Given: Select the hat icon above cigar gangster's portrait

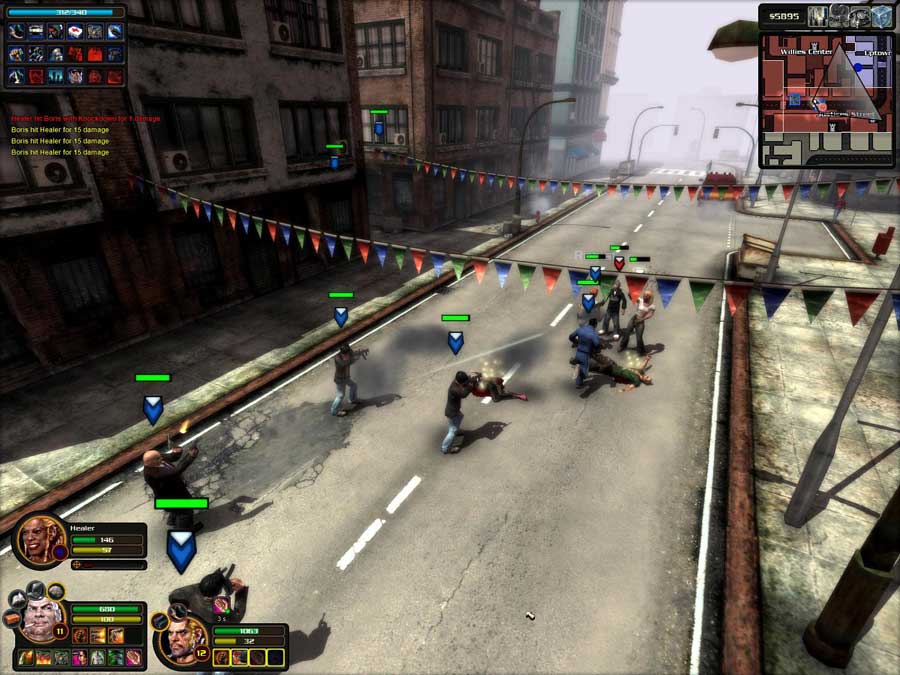Looking at the screenshot, I should click(35, 589).
